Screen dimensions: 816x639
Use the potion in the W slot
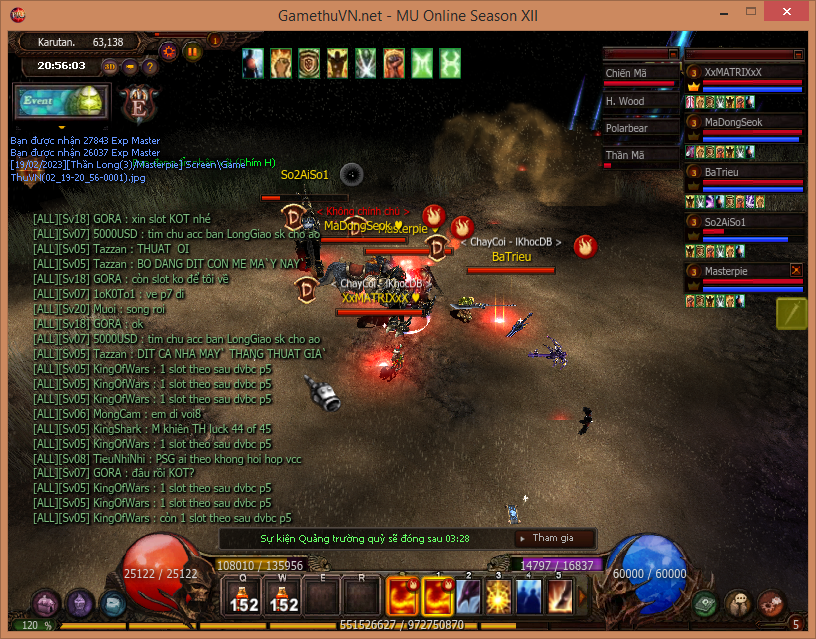tap(284, 597)
